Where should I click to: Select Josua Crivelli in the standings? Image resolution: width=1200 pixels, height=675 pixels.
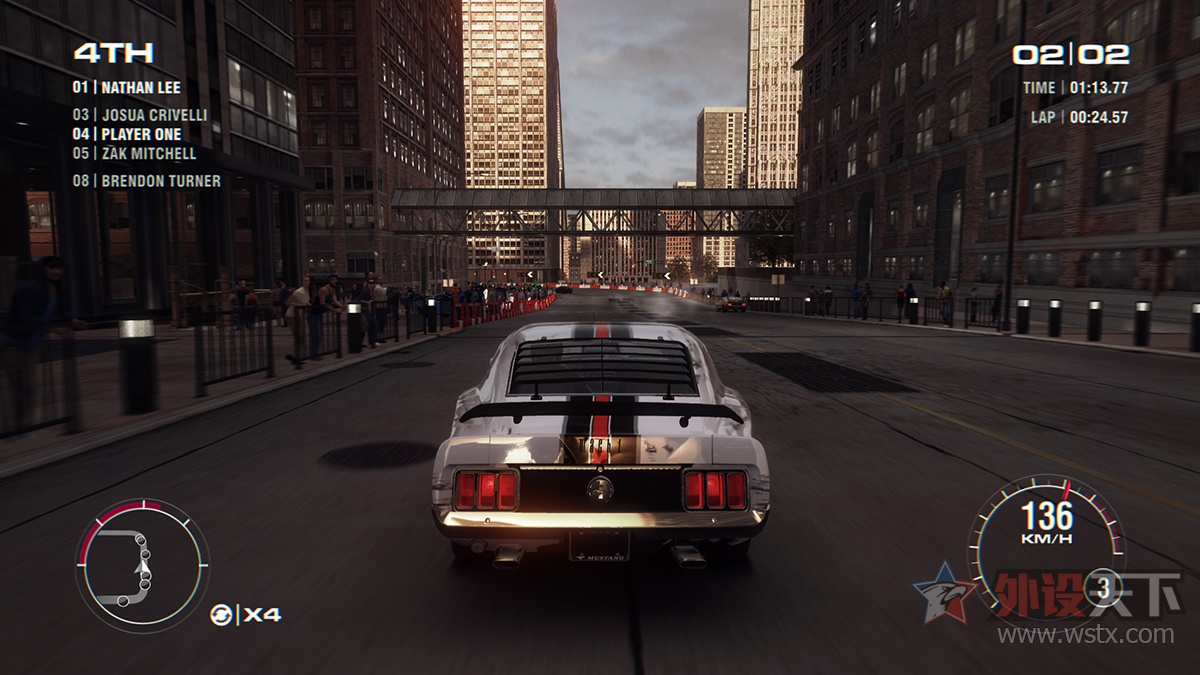click(x=140, y=115)
